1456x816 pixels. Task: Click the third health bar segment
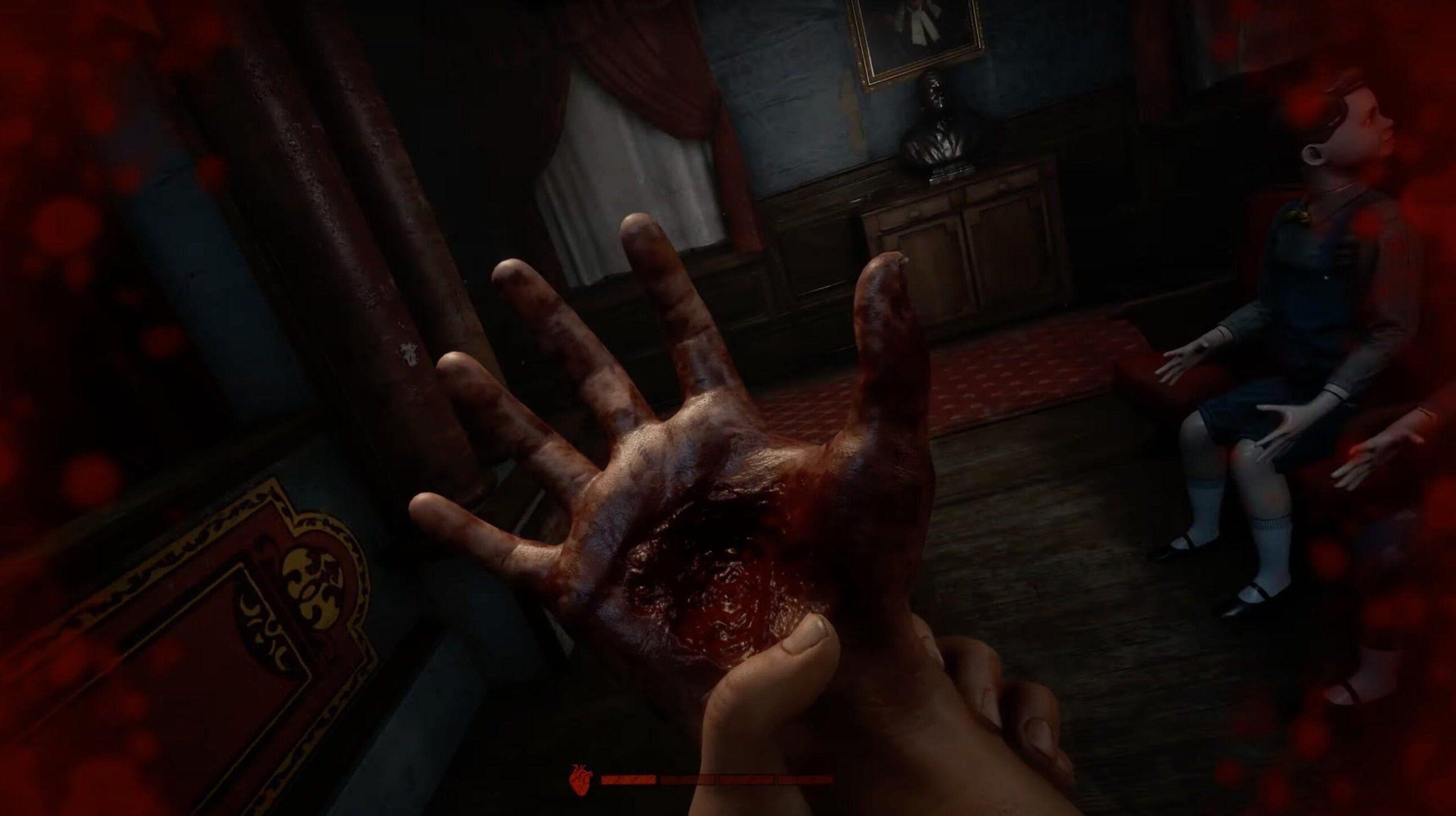point(748,779)
